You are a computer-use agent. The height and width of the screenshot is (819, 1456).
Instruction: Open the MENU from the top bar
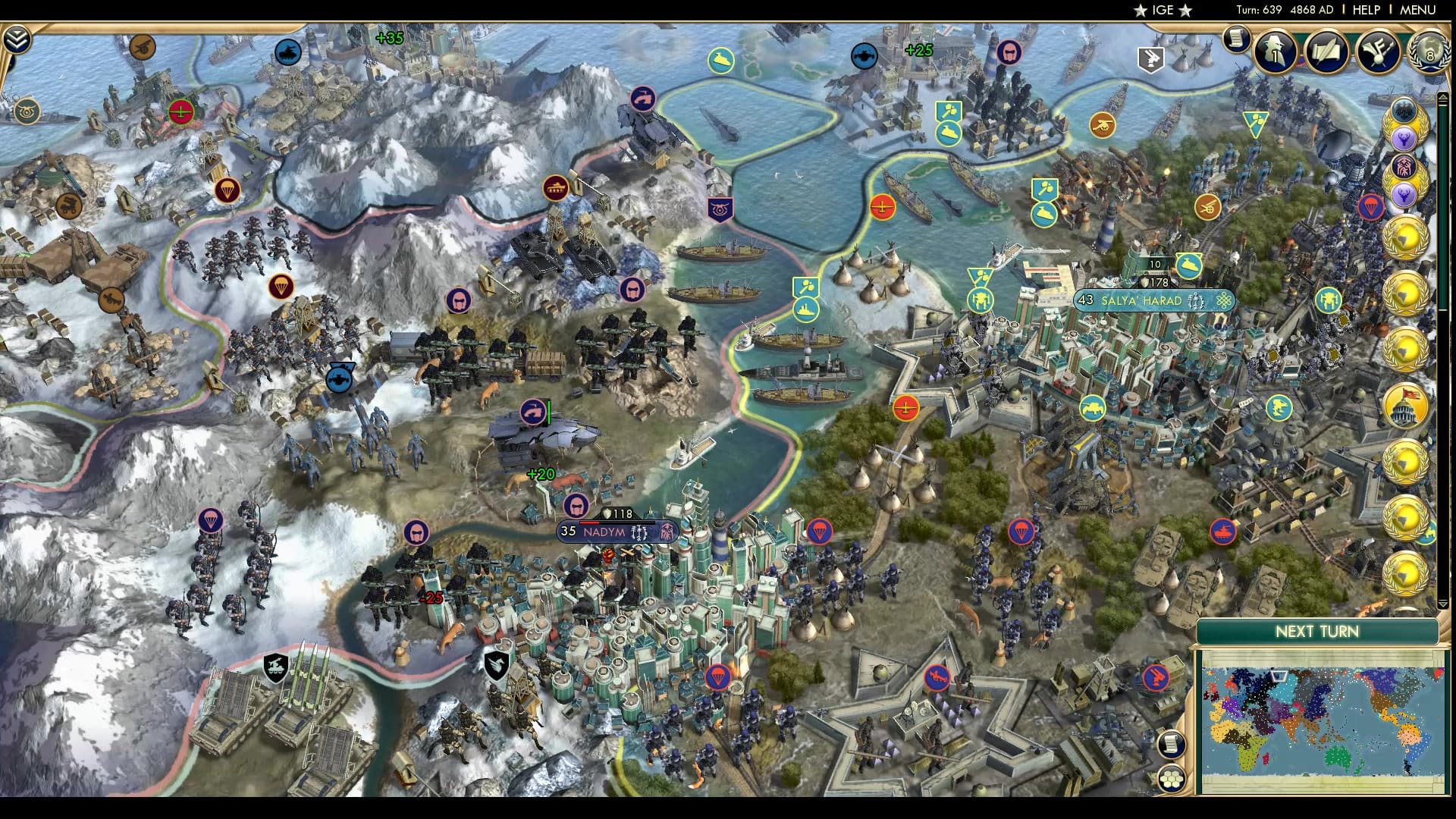[1420, 10]
